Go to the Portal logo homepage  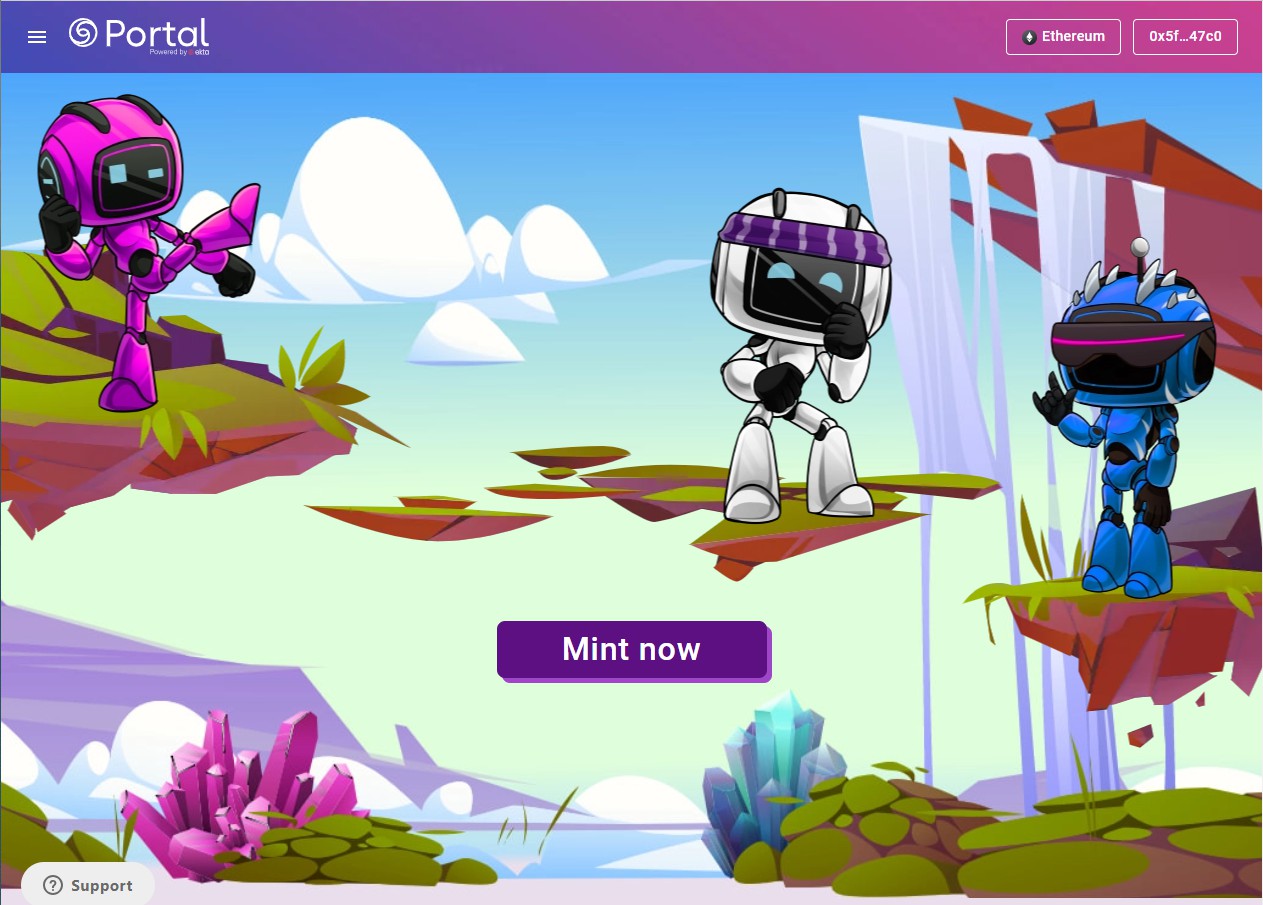click(x=139, y=36)
